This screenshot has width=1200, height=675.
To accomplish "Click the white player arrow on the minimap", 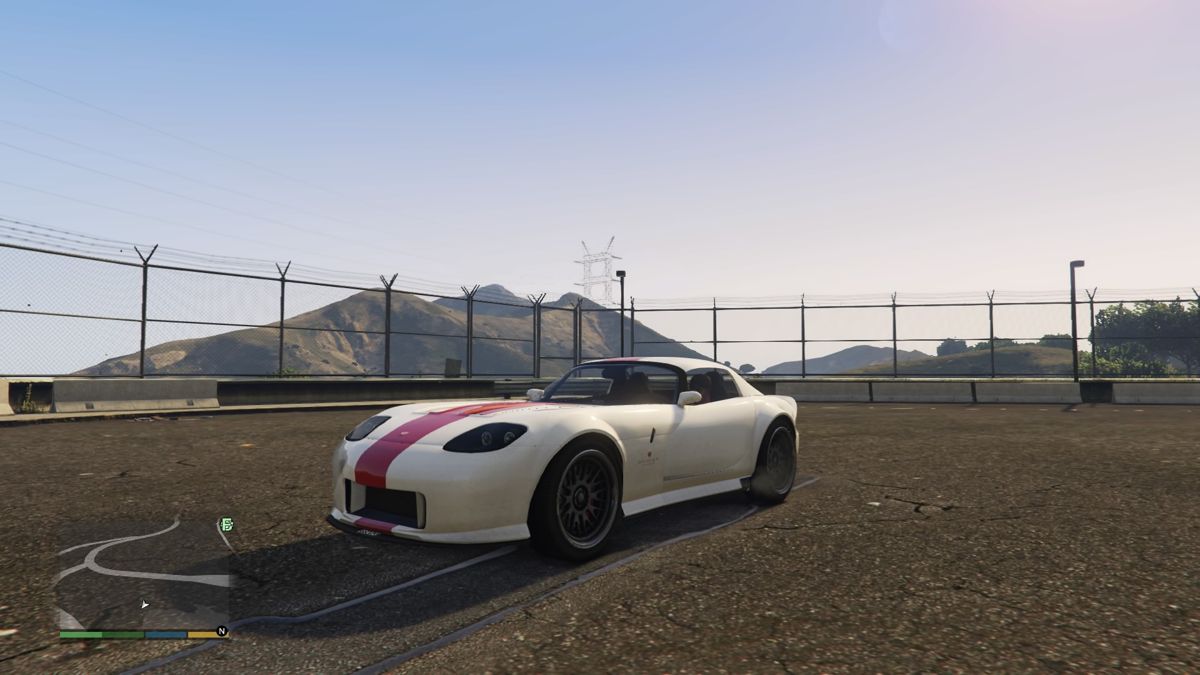I will tap(145, 604).
